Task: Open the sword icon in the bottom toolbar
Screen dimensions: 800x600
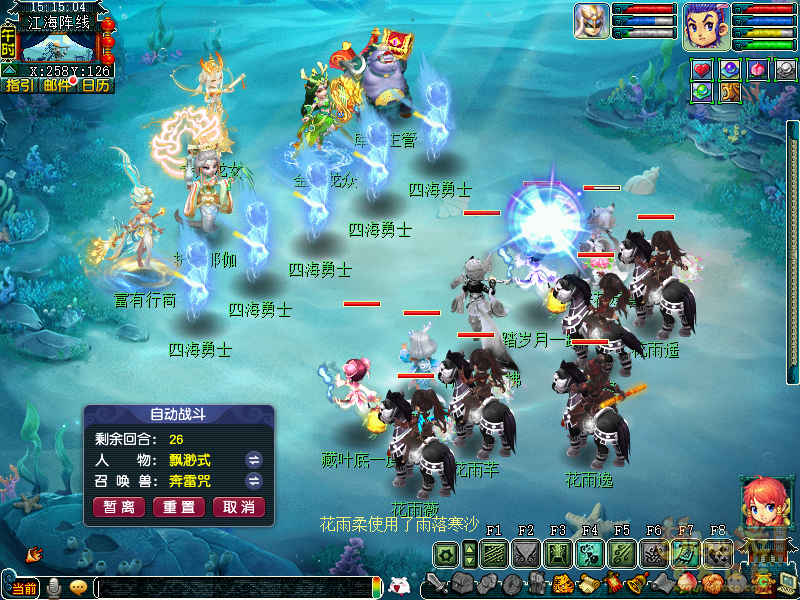Action: click(435, 583)
